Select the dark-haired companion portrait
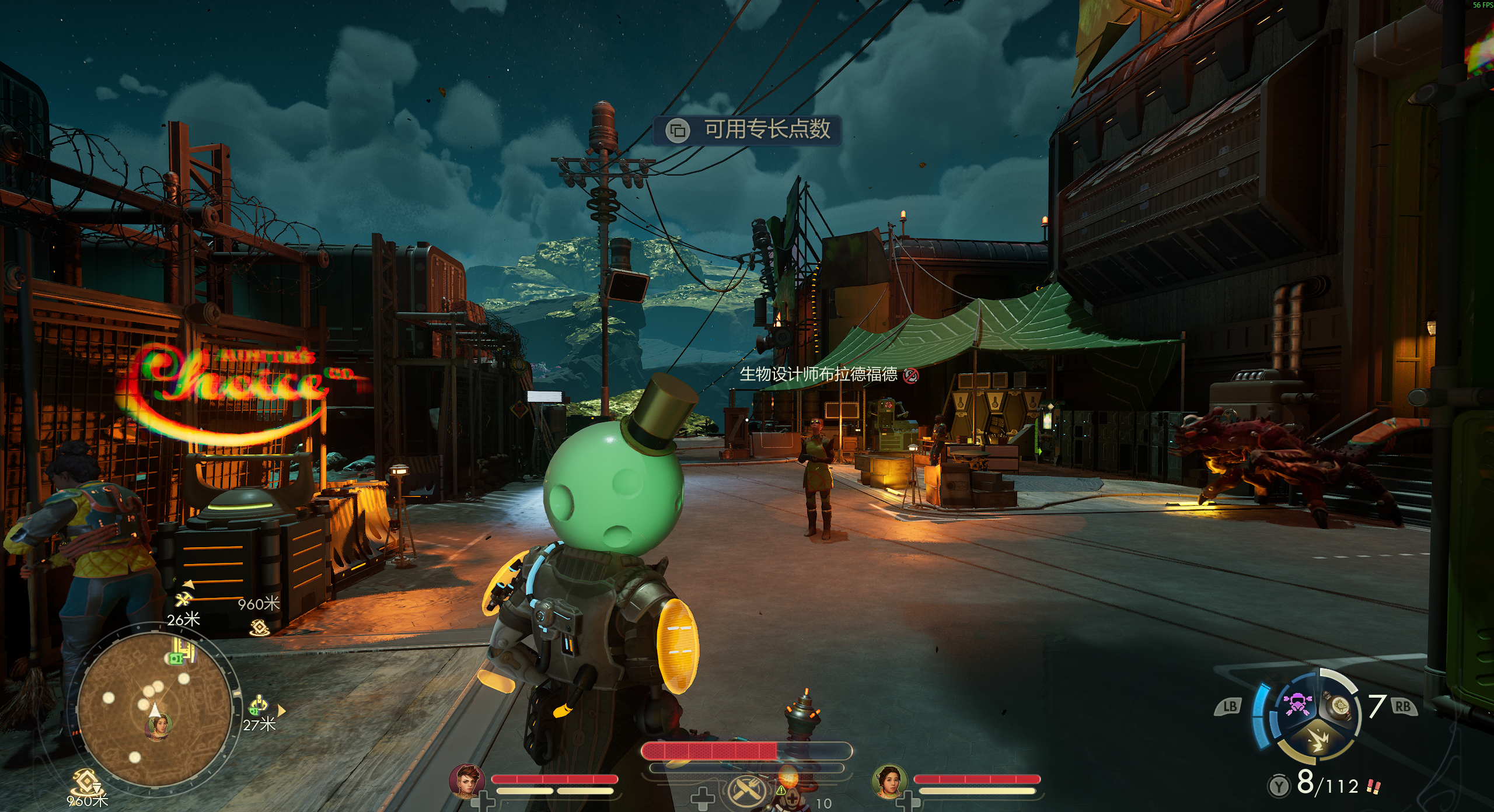 [889, 781]
